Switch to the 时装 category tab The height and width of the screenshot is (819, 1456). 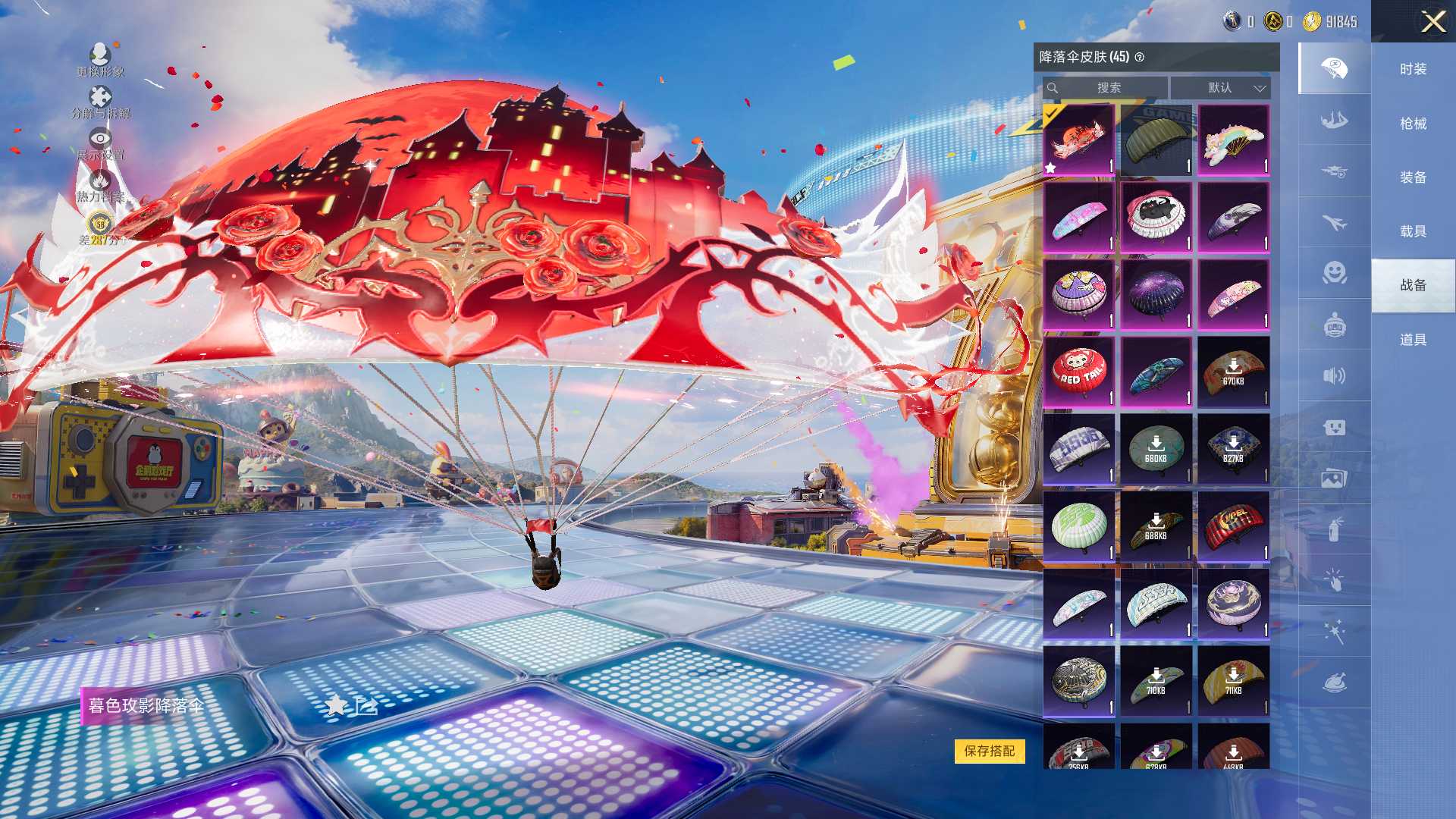click(x=1413, y=69)
